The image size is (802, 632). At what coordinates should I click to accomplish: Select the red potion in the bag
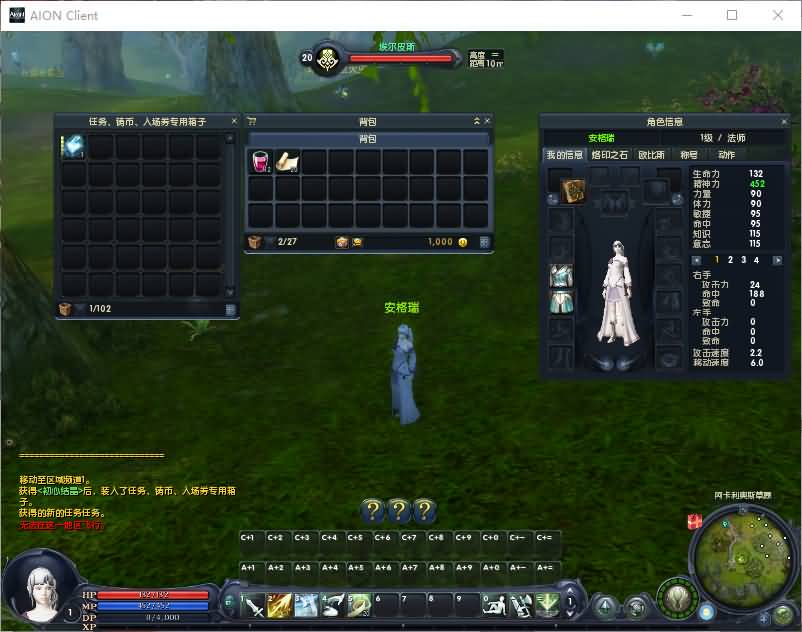(260, 162)
